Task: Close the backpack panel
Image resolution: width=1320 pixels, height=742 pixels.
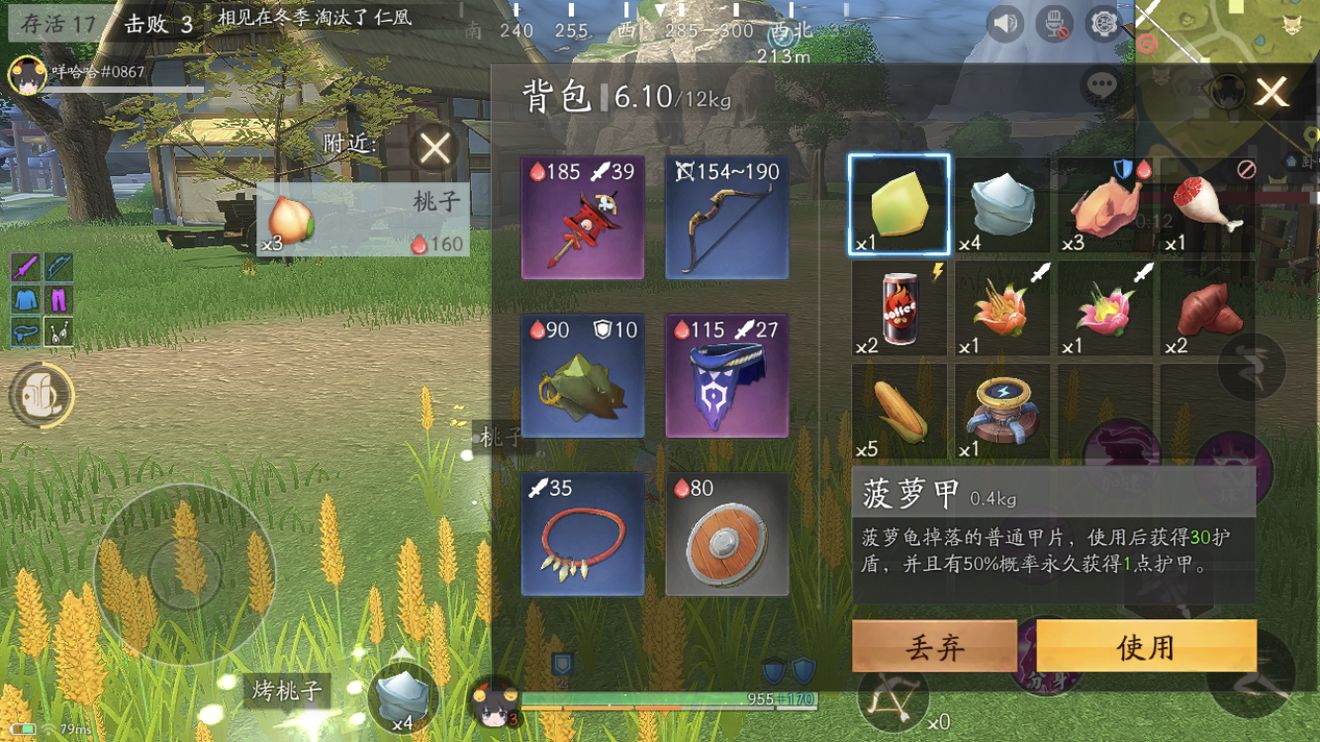Action: 1271,93
